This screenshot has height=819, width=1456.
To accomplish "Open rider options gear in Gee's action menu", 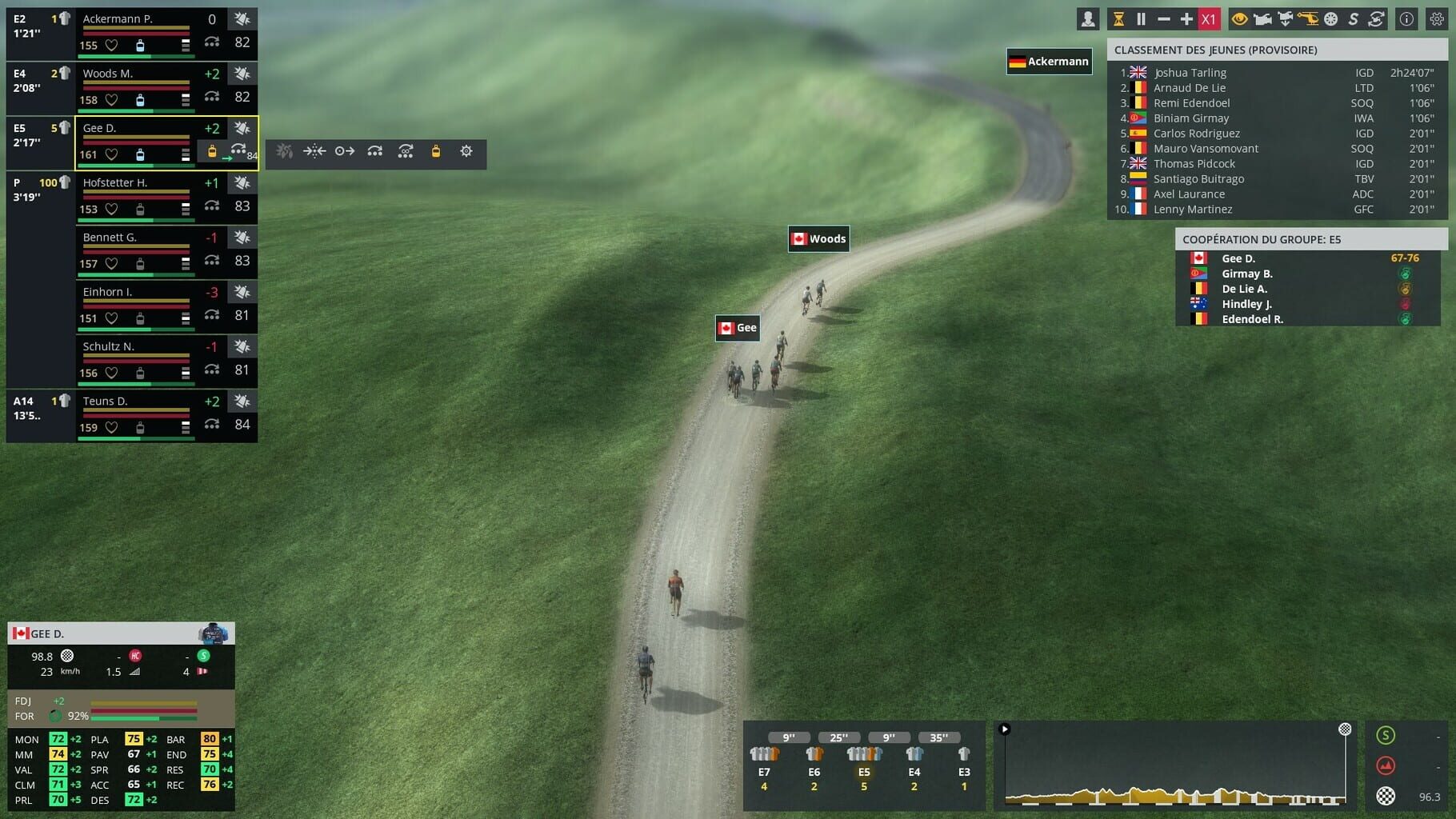I will (466, 152).
